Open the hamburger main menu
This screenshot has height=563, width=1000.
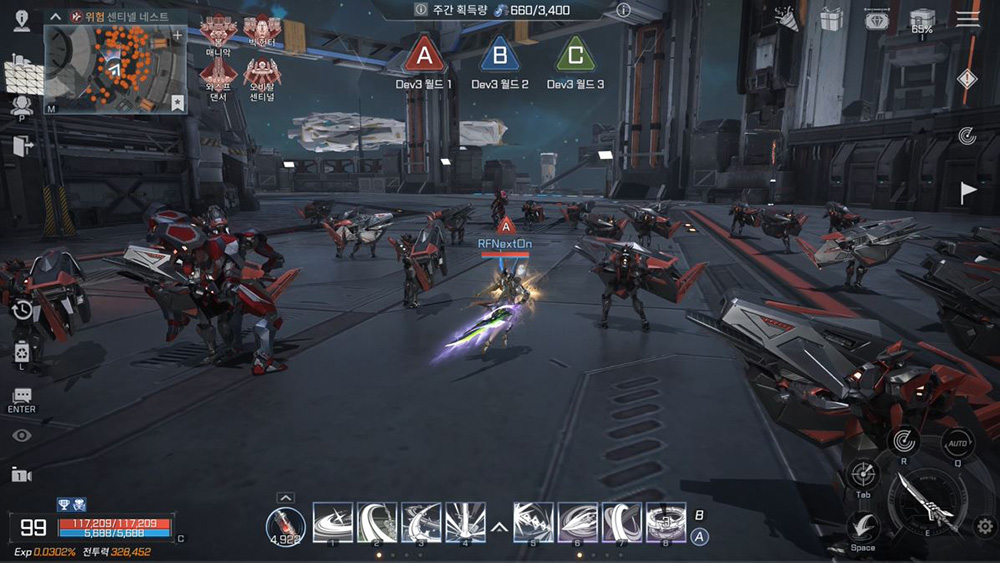click(x=967, y=19)
